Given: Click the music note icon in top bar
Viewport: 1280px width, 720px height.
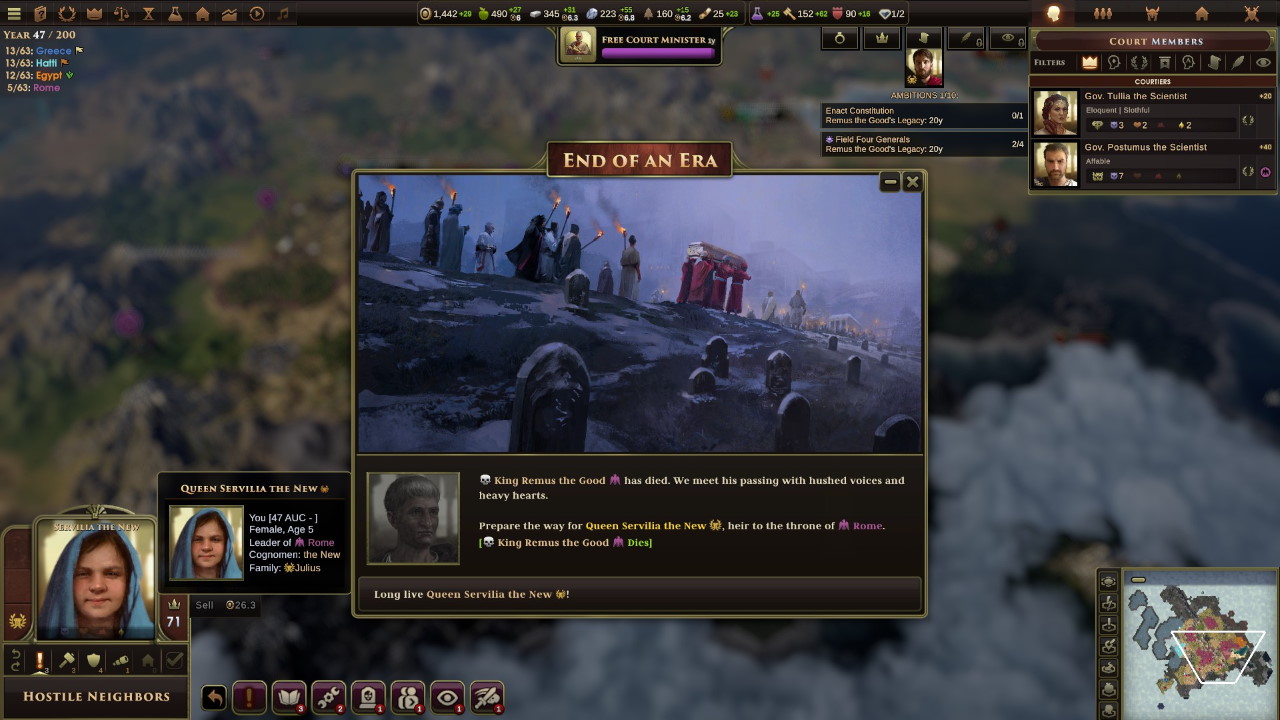Looking at the screenshot, I should [x=283, y=14].
